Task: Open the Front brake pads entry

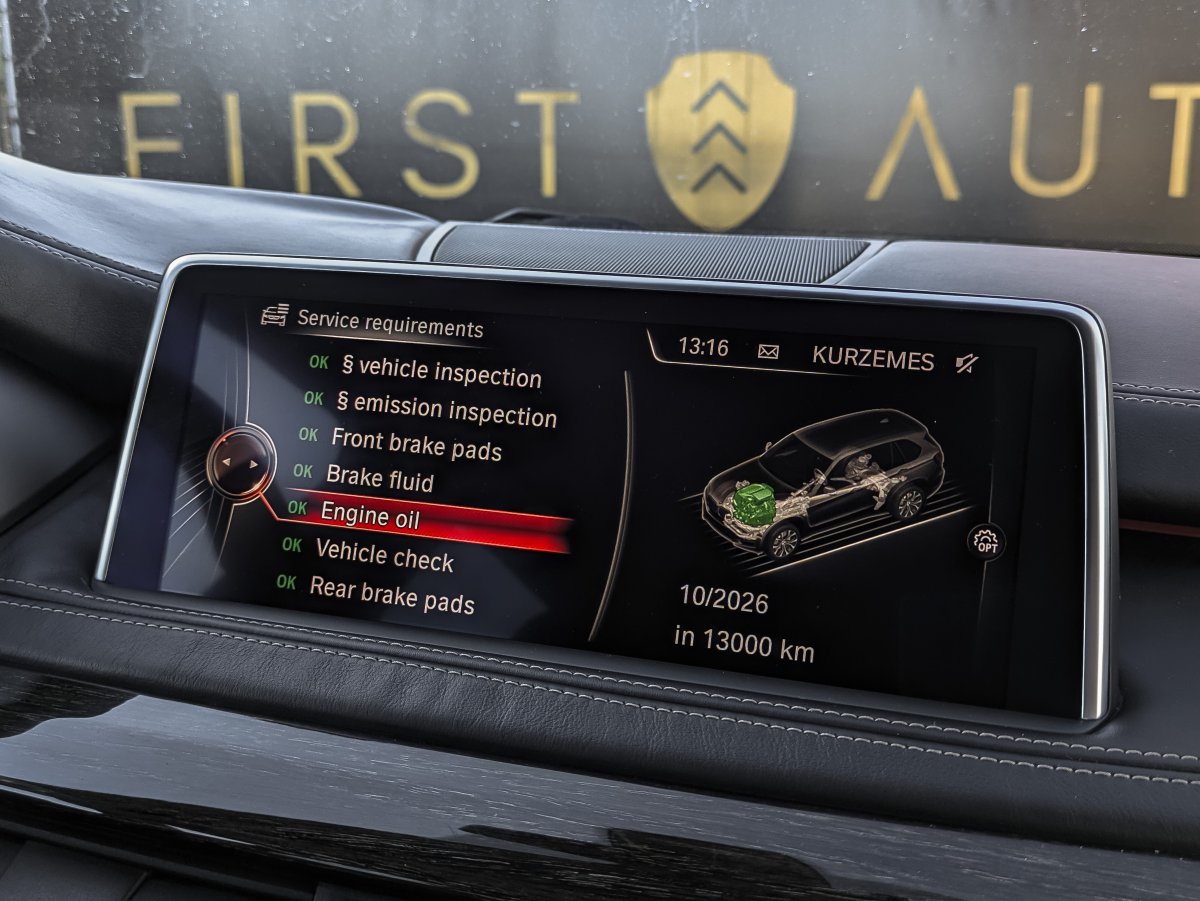Action: pos(416,444)
